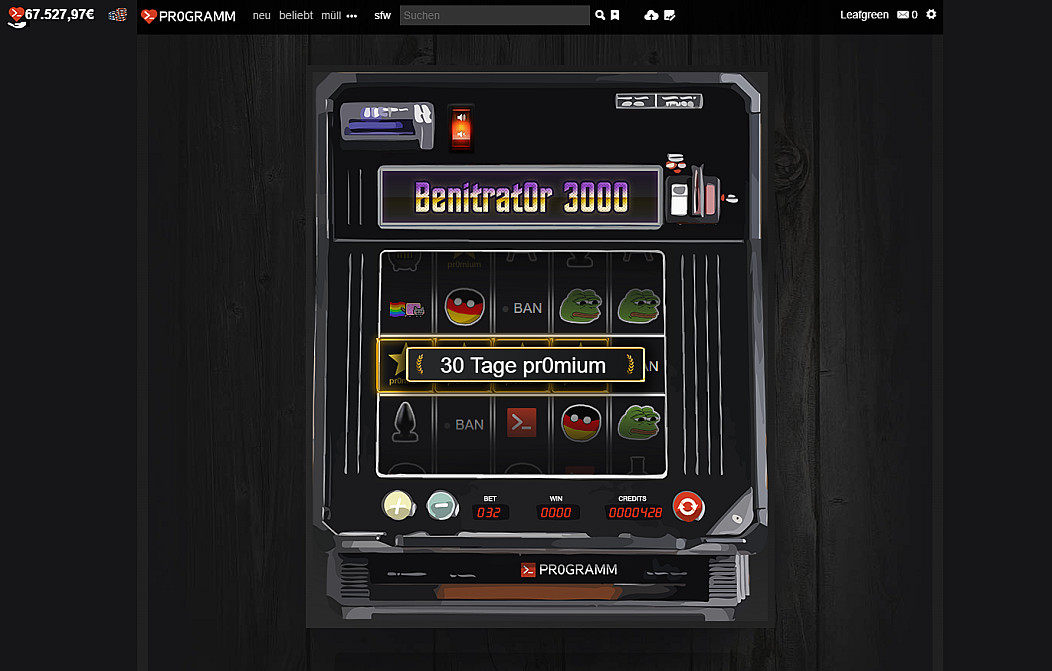Viewport: 1052px width, 671px height.
Task: Decrease the bet with the minus button
Action: tap(441, 506)
